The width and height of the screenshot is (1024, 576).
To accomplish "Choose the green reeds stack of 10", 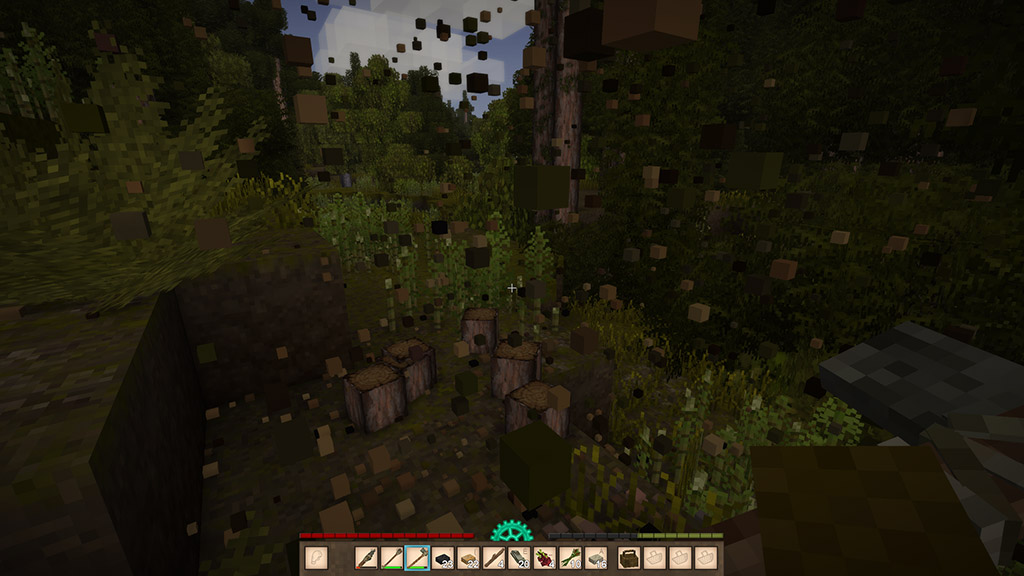I will pos(570,558).
